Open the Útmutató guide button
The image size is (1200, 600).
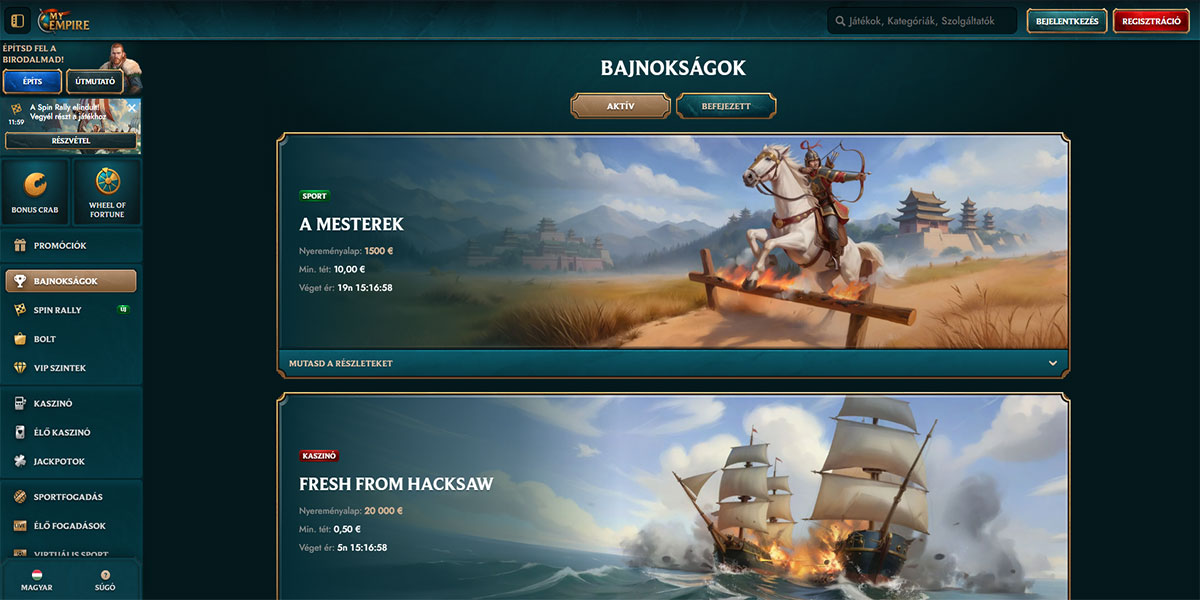pyautogui.click(x=95, y=81)
